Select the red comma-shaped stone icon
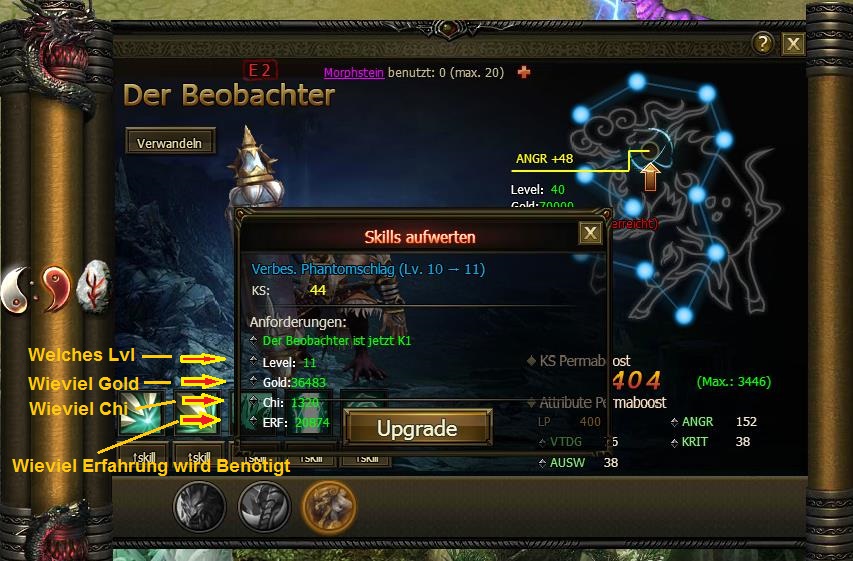Viewport: 853px width, 561px height. 56,289
